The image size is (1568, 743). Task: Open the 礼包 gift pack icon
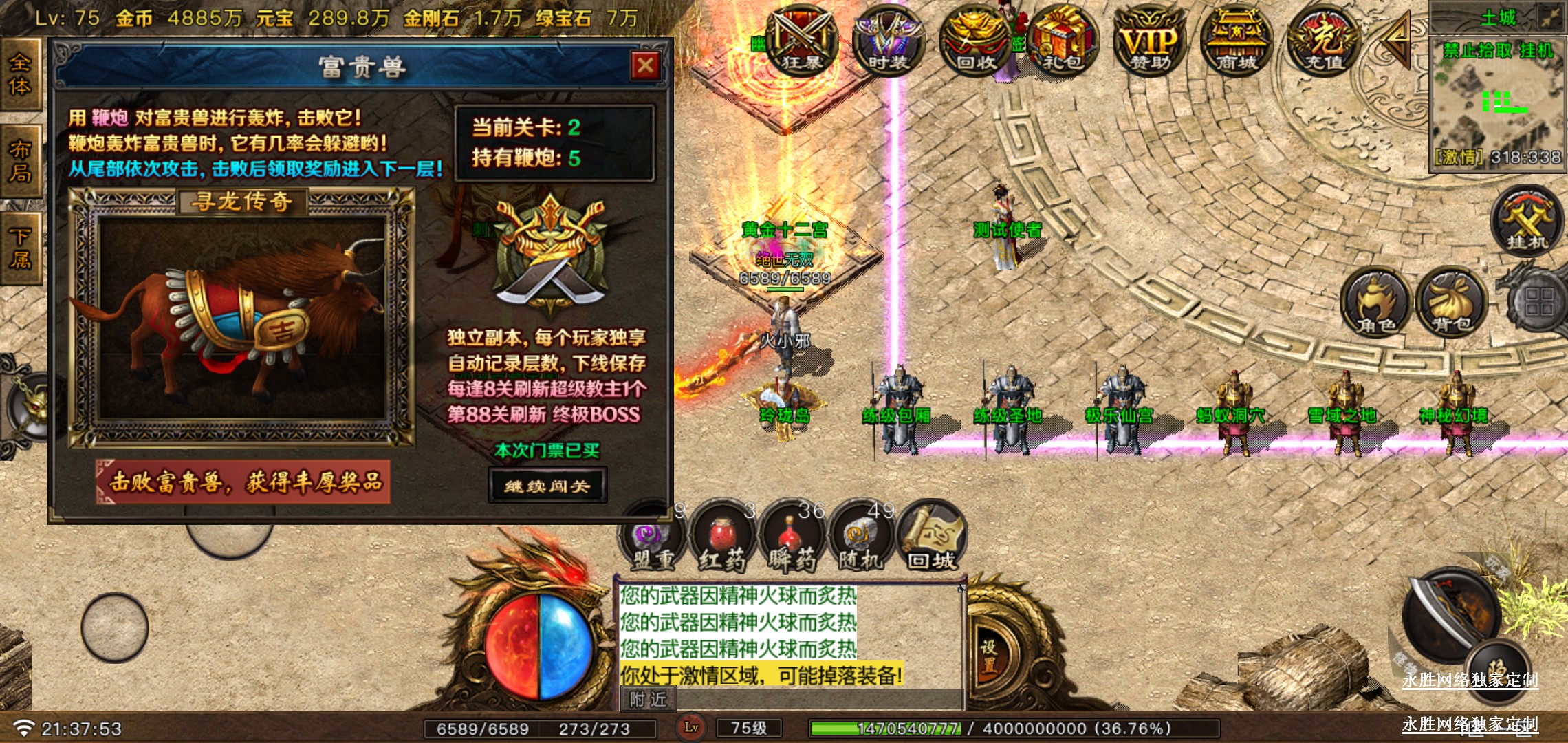click(x=1063, y=41)
